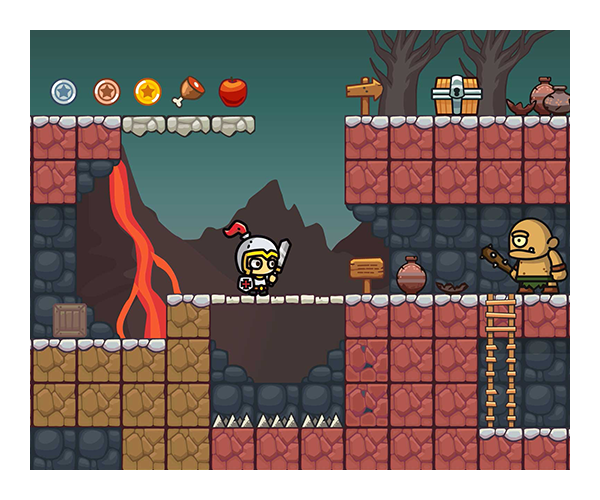Select the bronze star coin icon
Image resolution: width=600 pixels, height=500 pixels.
coord(106,92)
